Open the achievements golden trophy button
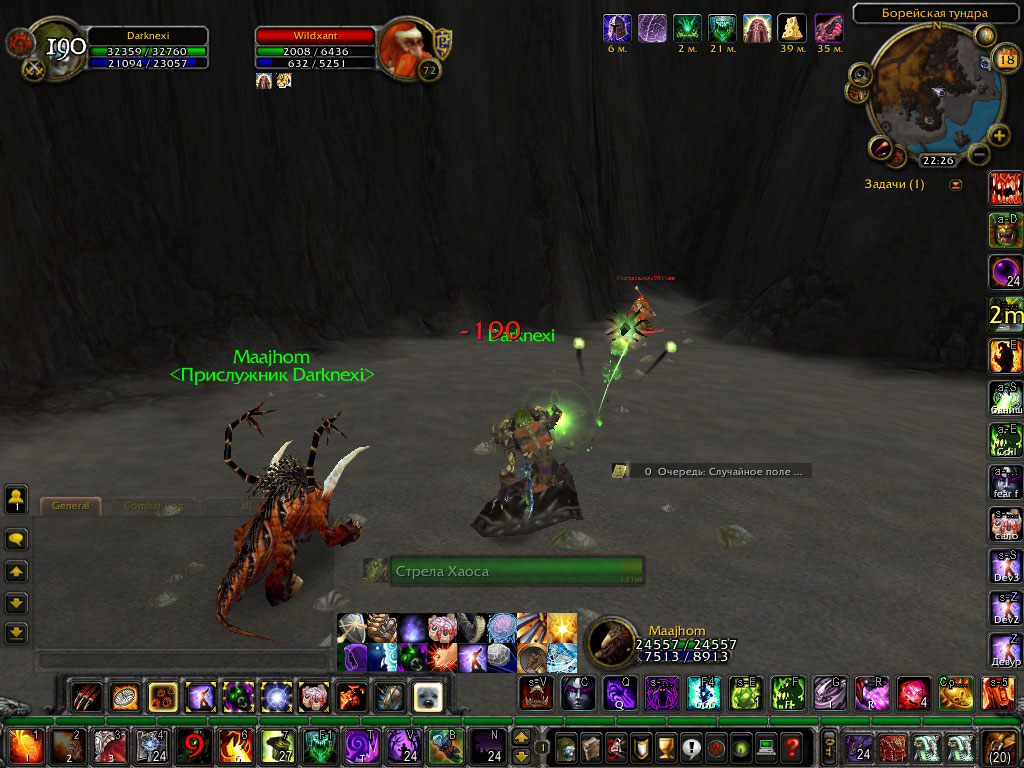Screen dimensions: 1024x768 point(665,747)
